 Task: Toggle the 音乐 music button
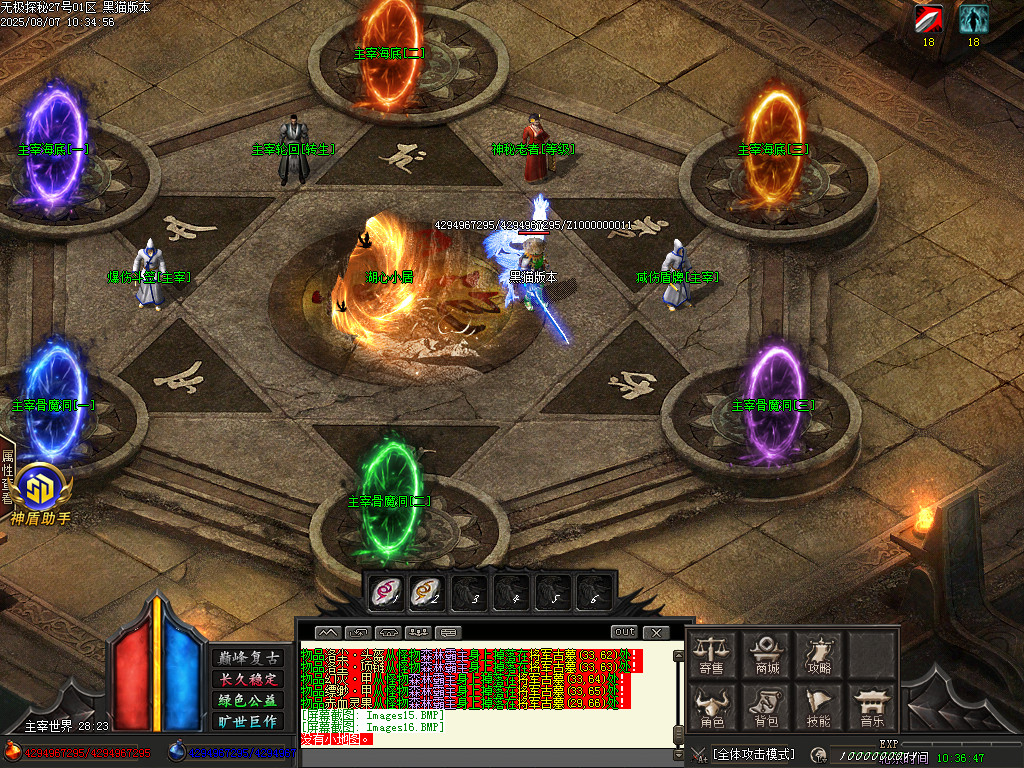pos(873,708)
